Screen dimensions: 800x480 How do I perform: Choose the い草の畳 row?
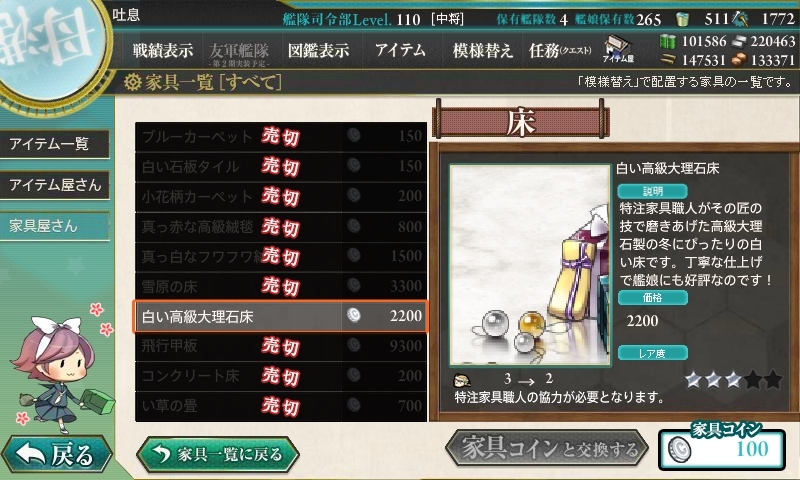280,406
